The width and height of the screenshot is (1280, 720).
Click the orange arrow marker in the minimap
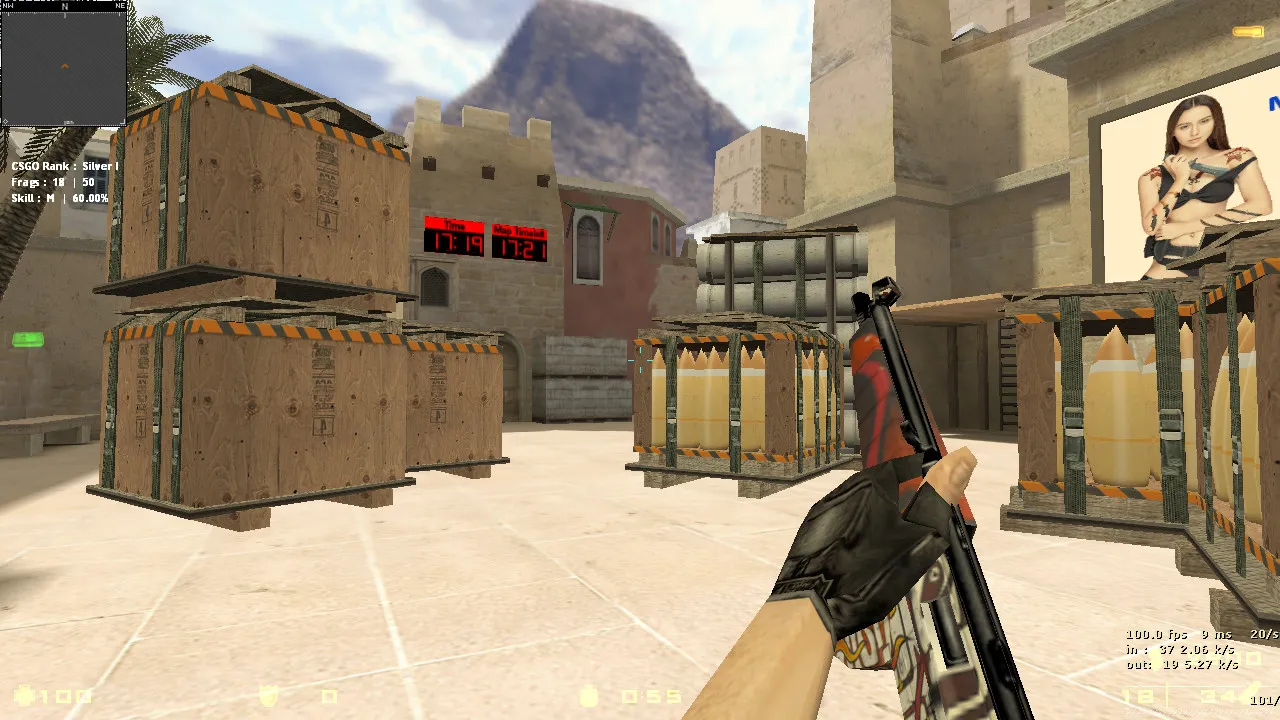(63, 68)
